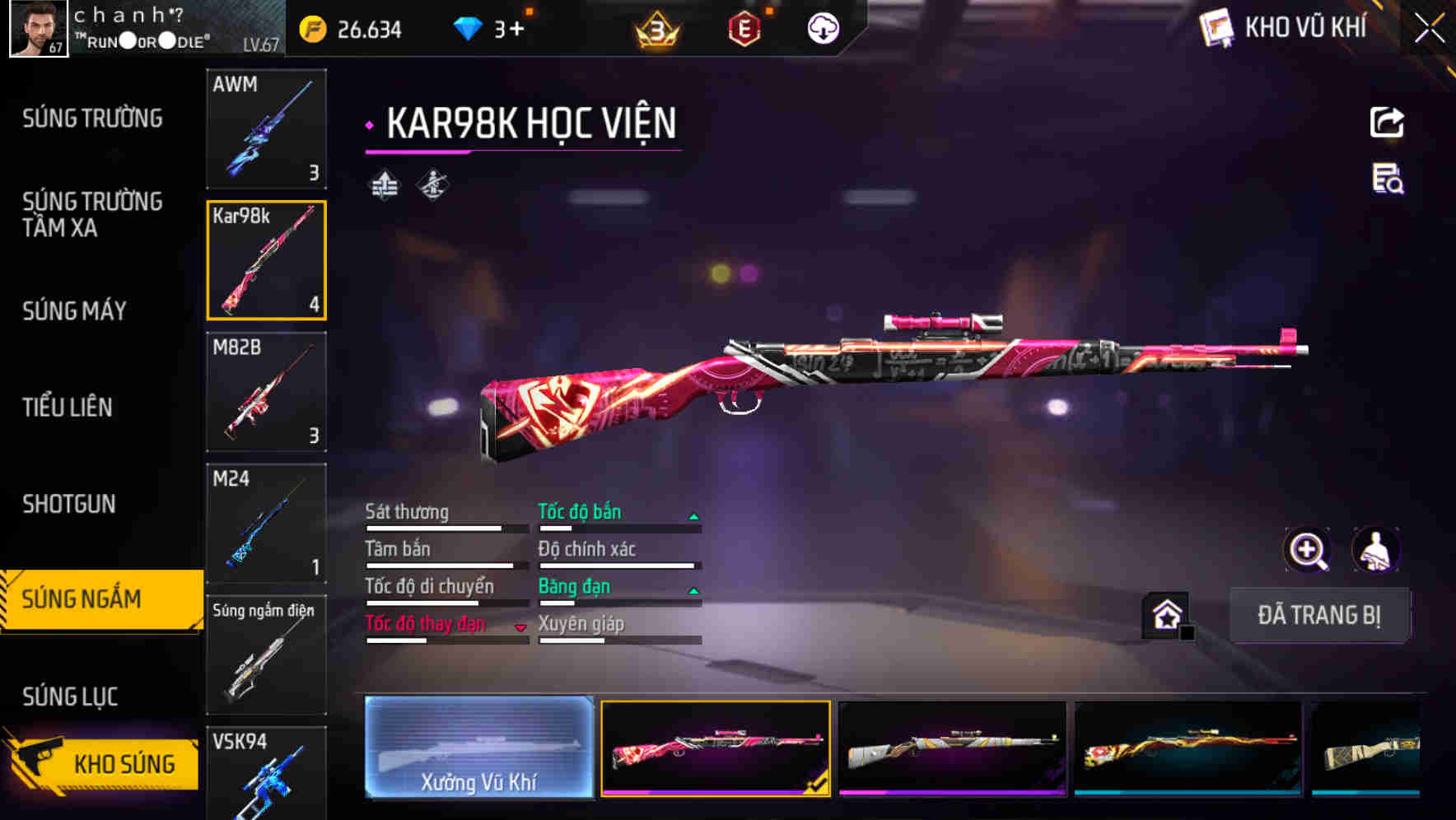Zoom in on the weapon with magnifier icon
This screenshot has width=1456, height=820.
[x=1305, y=550]
